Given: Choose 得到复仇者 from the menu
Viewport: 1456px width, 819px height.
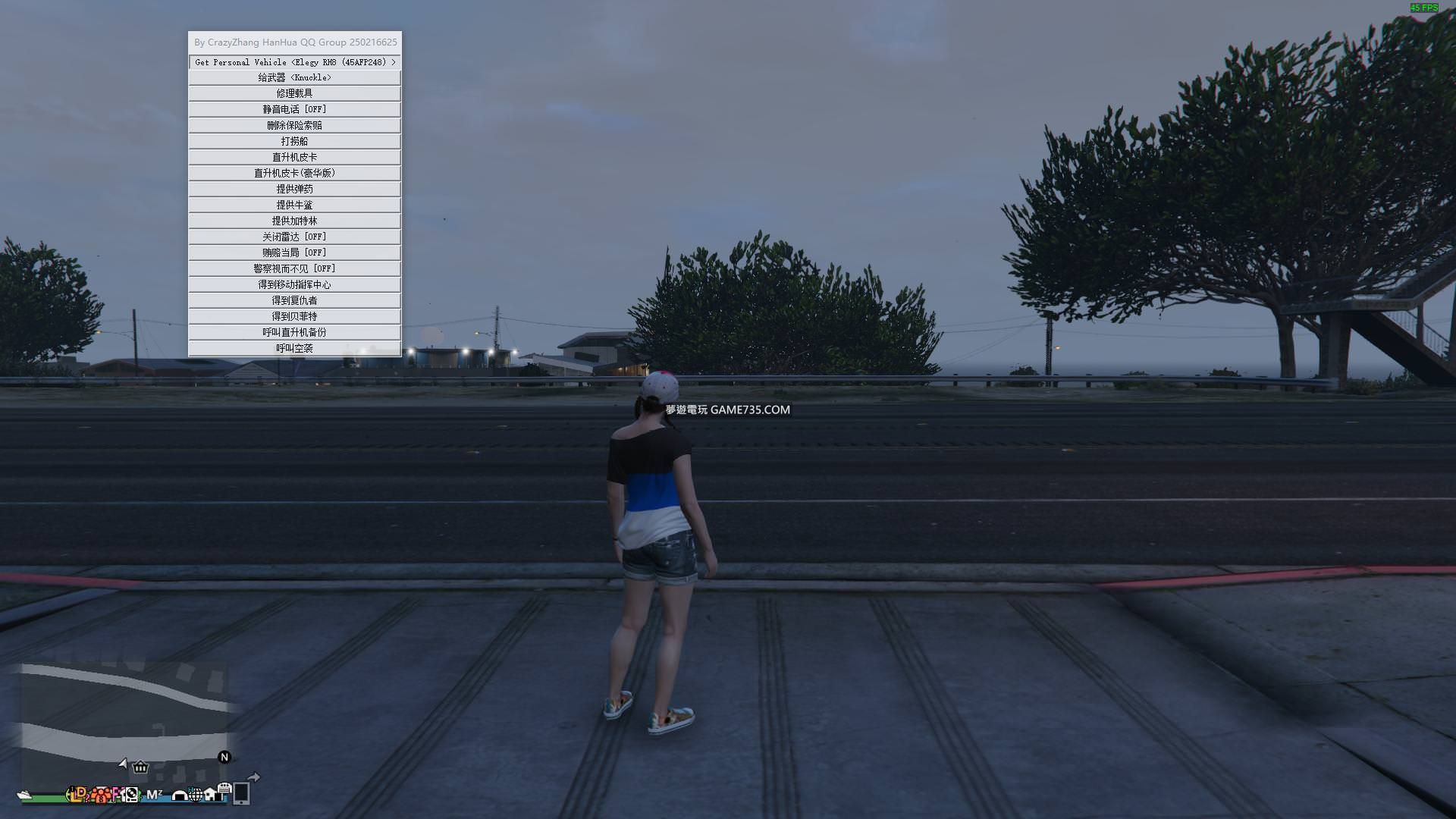Looking at the screenshot, I should tap(294, 300).
